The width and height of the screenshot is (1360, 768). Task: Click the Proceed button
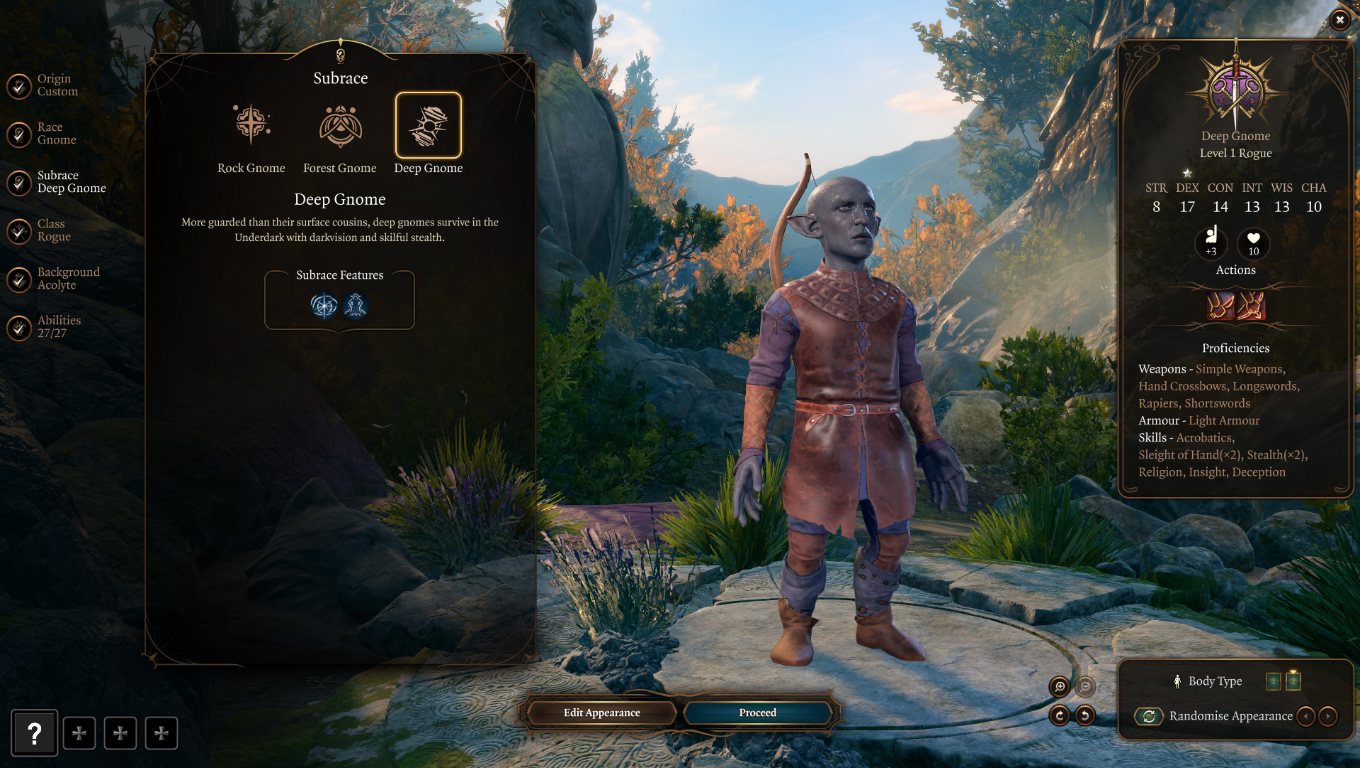757,713
